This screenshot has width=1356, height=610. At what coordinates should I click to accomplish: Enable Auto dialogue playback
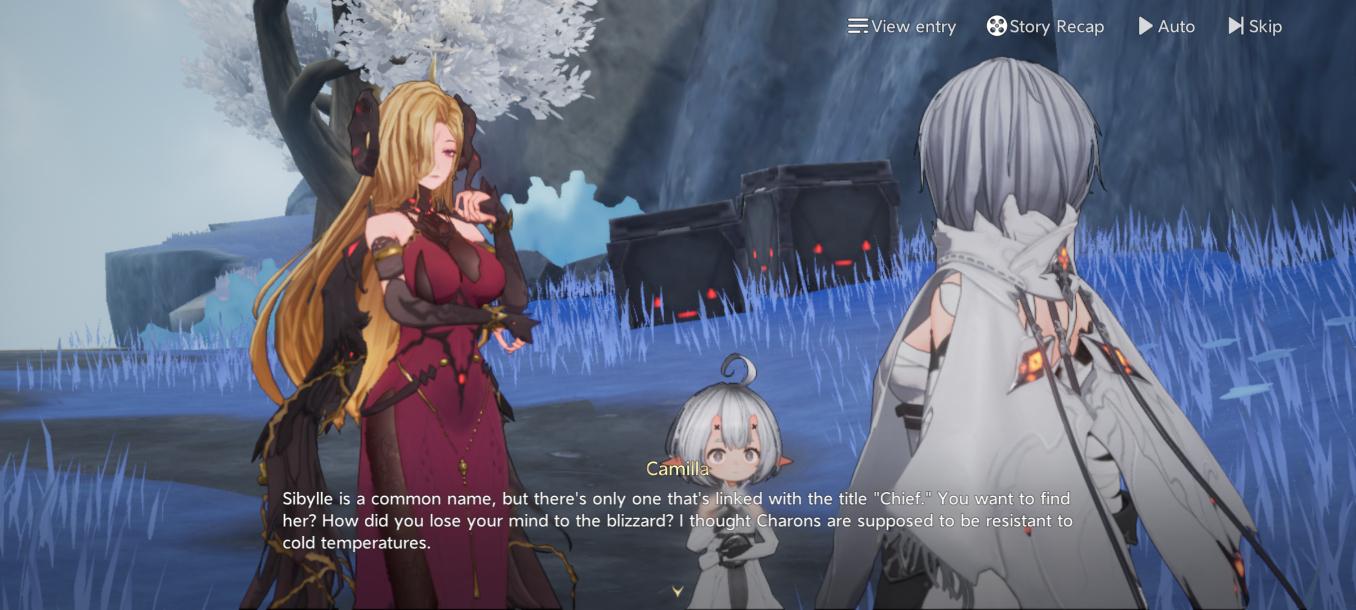pyautogui.click(x=1166, y=27)
